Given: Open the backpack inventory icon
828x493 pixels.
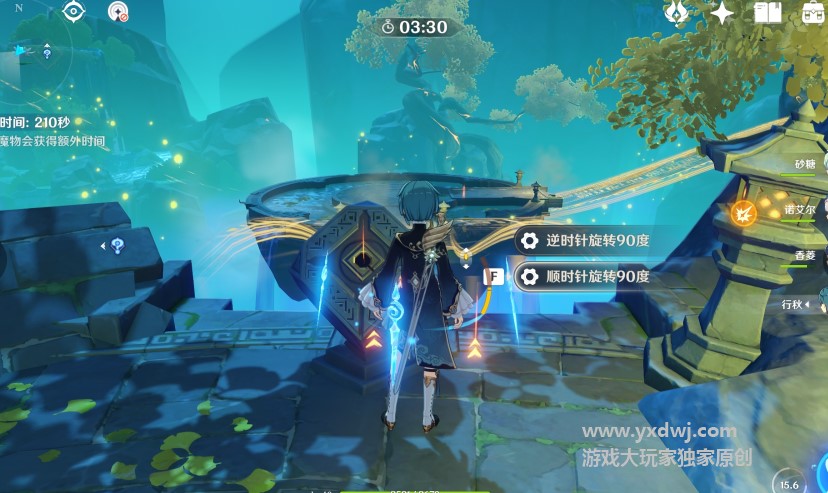Looking at the screenshot, I should click(x=813, y=12).
